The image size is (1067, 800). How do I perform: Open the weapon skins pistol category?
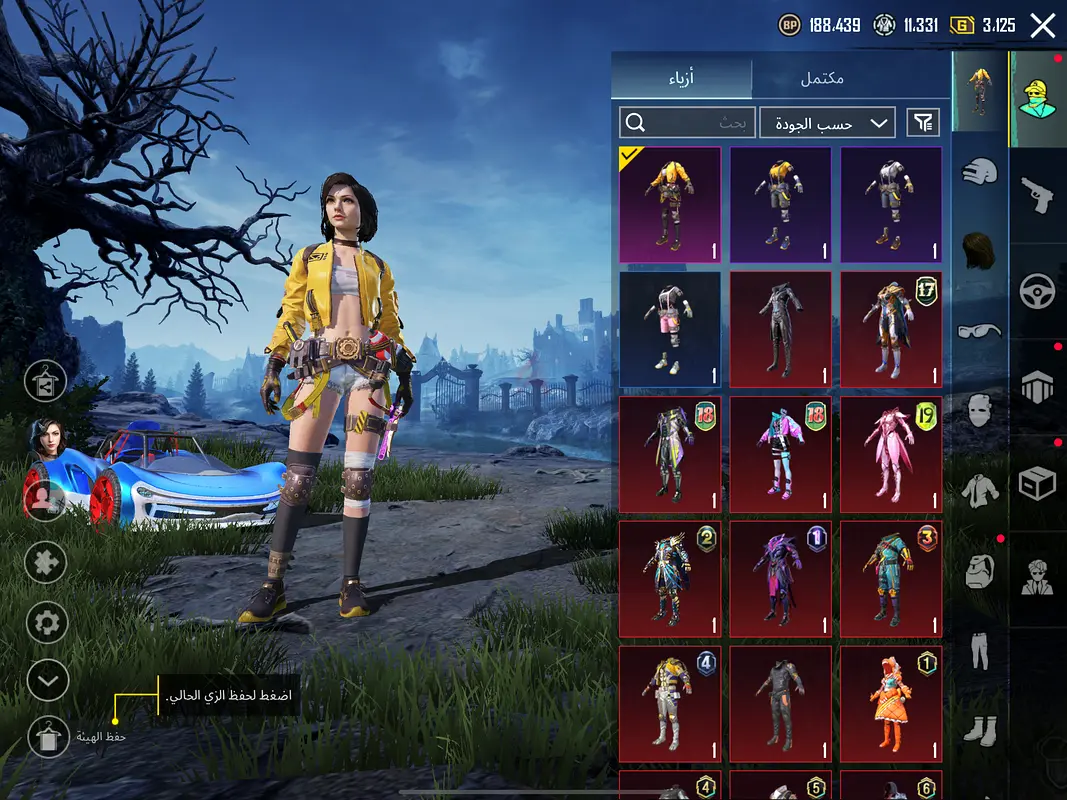coord(1038,194)
